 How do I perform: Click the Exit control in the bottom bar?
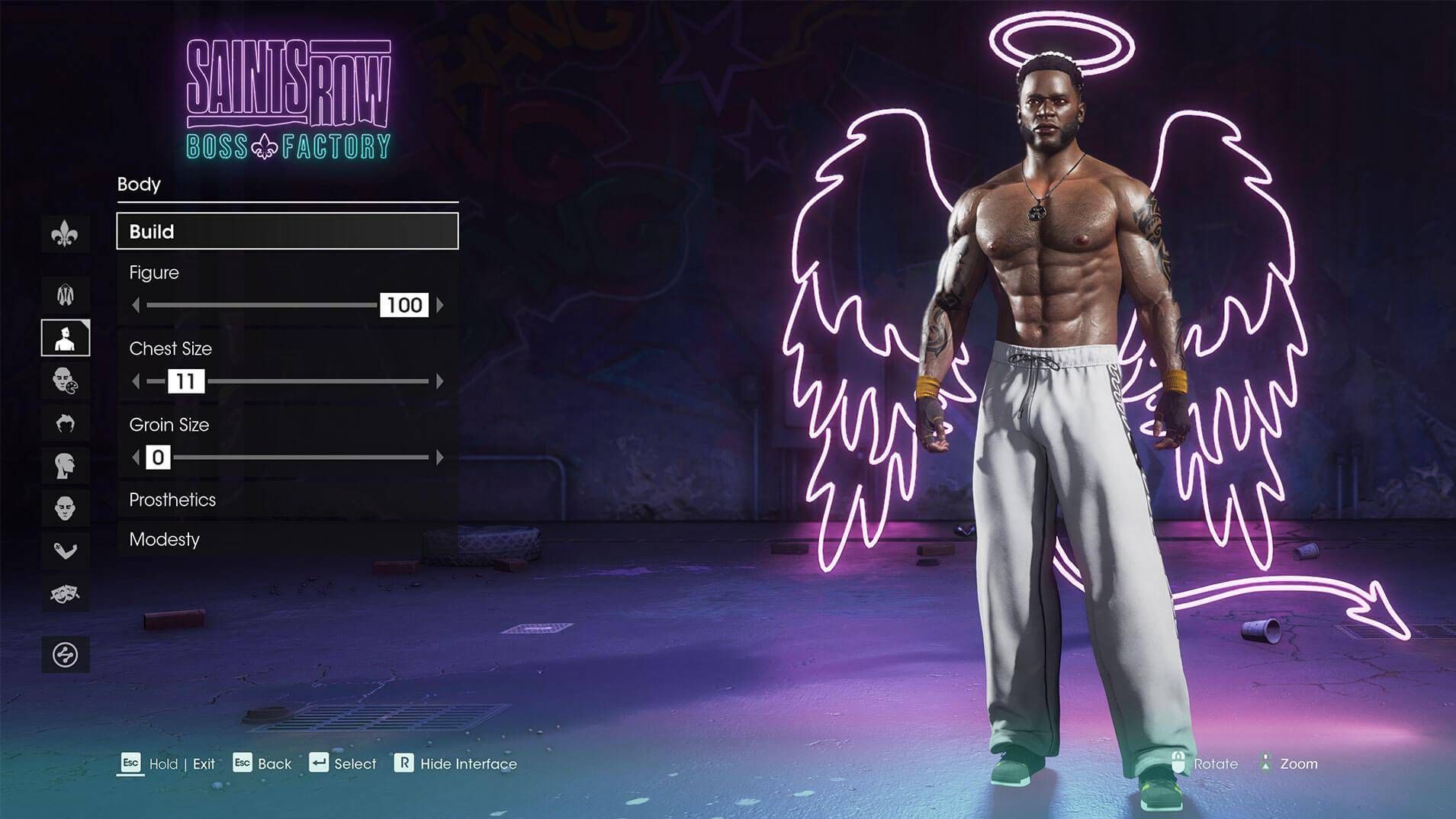pyautogui.click(x=202, y=763)
